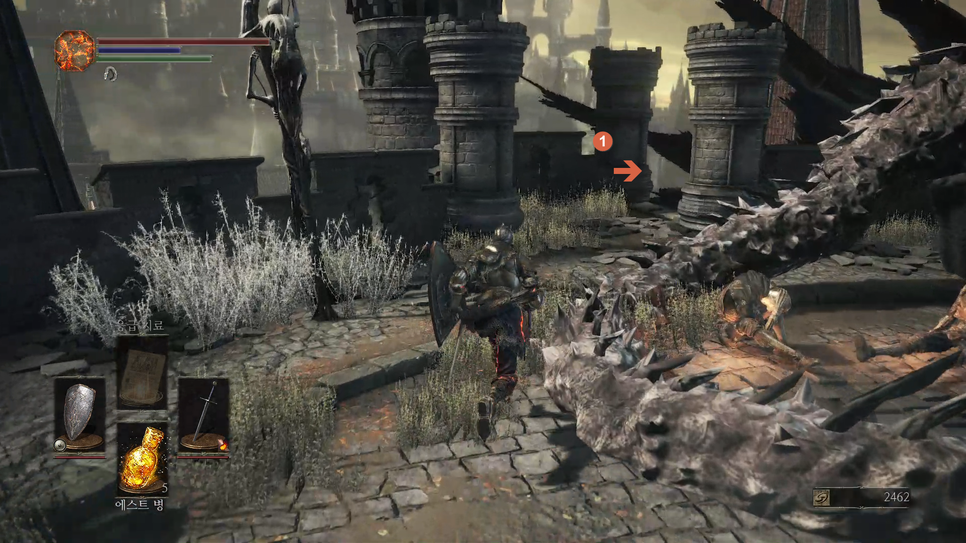Select the kite shield left-hand slot
The image size is (966, 543).
pos(79,413)
